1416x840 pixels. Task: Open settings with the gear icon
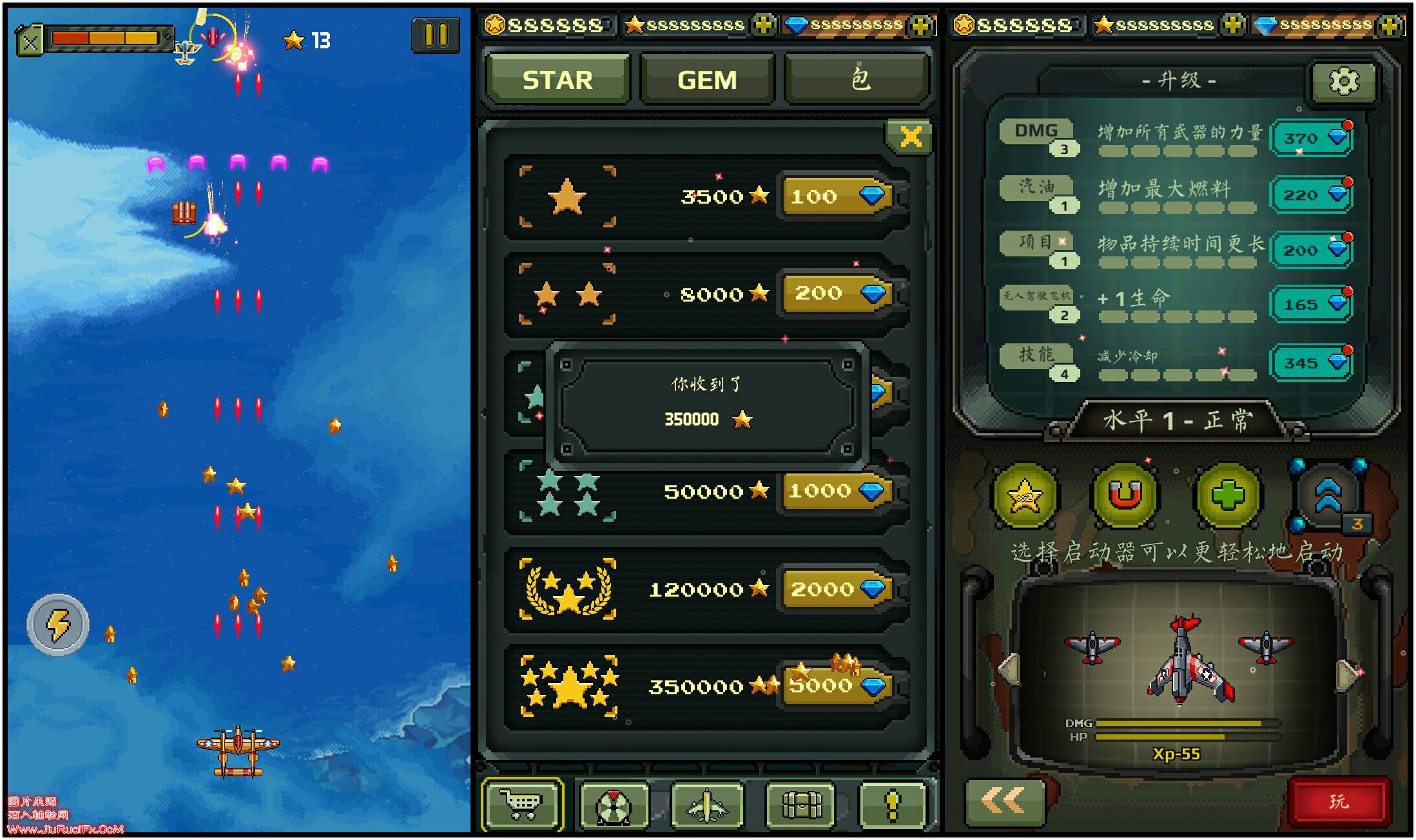[1344, 81]
